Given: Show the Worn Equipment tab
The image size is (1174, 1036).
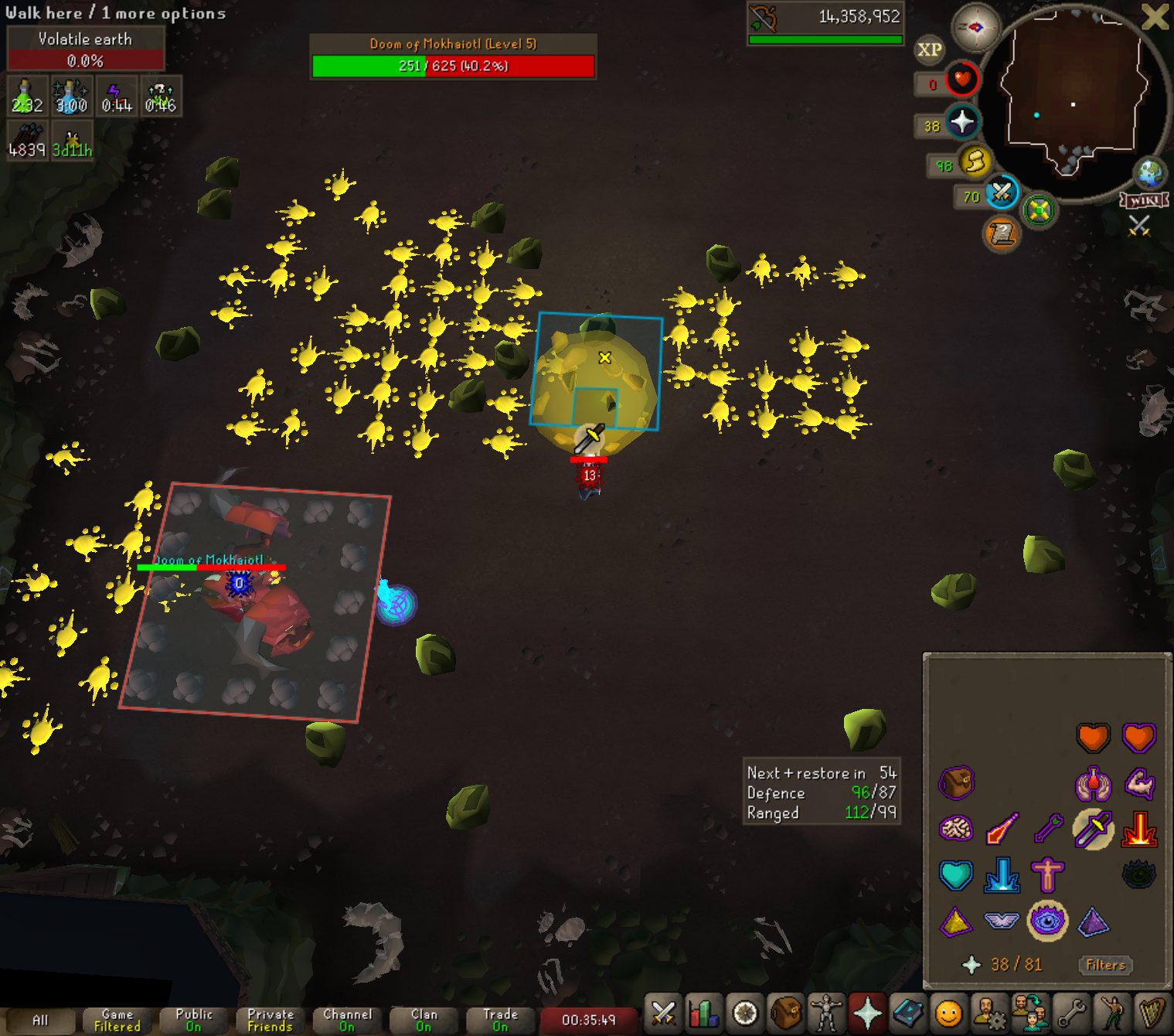Looking at the screenshot, I should coord(826,1013).
